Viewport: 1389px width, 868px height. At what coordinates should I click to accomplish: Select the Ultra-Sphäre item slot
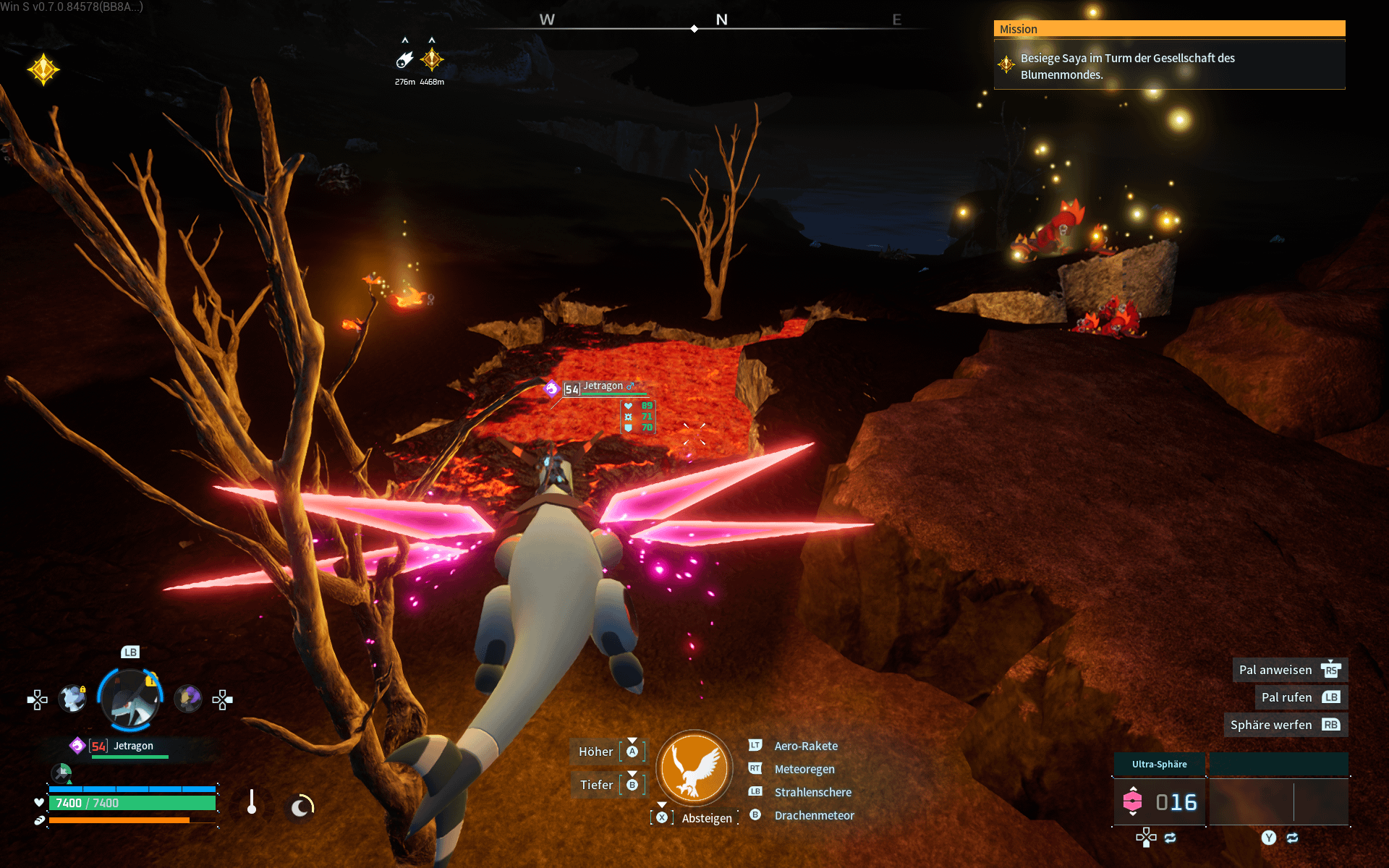1159,801
